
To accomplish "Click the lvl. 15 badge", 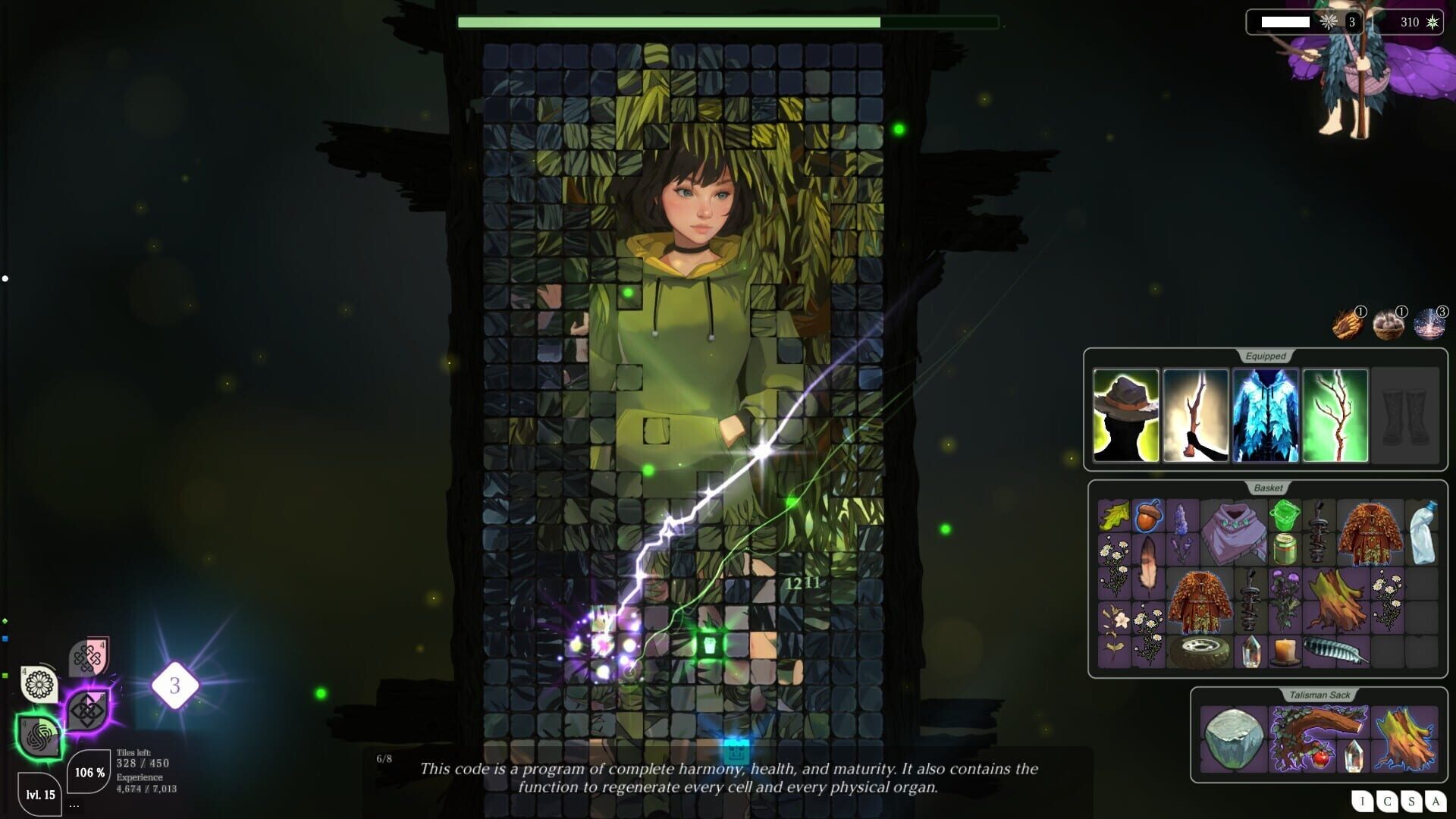I will point(42,796).
